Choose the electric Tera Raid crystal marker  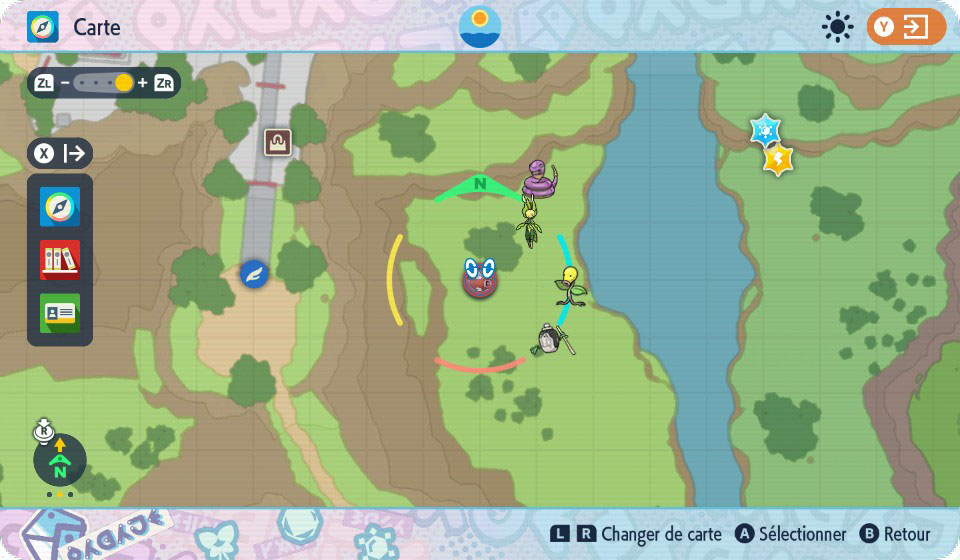pyautogui.click(x=778, y=158)
